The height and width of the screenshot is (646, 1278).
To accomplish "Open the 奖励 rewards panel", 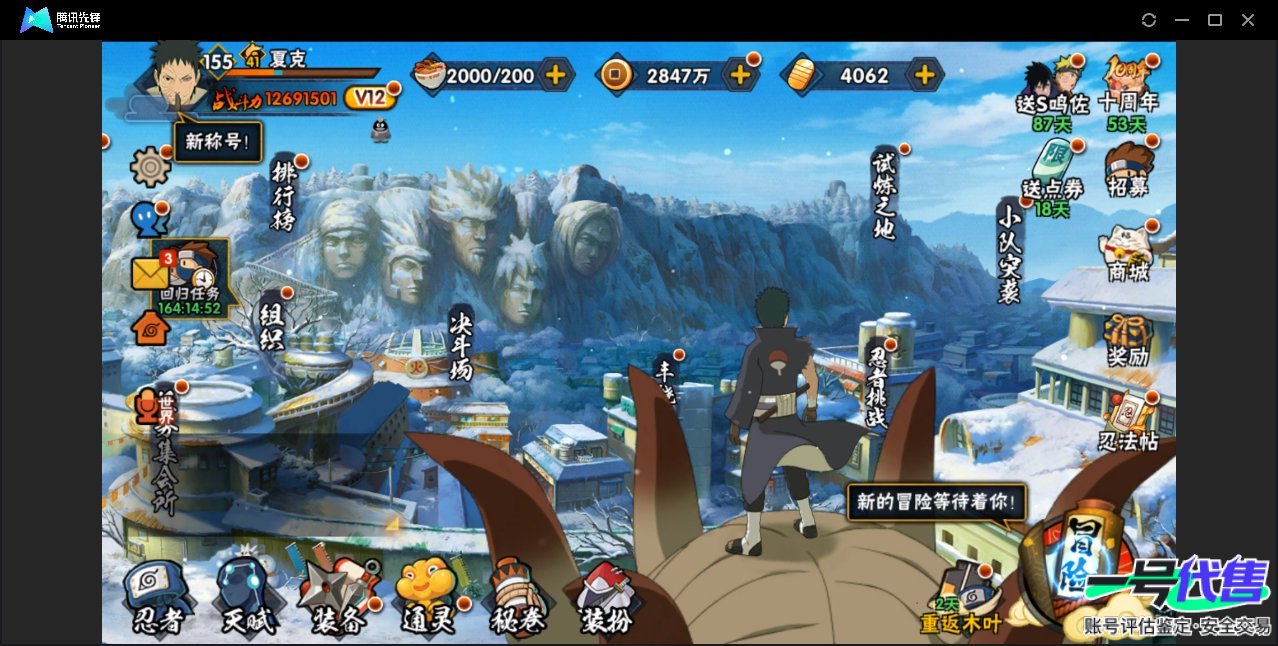I will (x=1128, y=339).
